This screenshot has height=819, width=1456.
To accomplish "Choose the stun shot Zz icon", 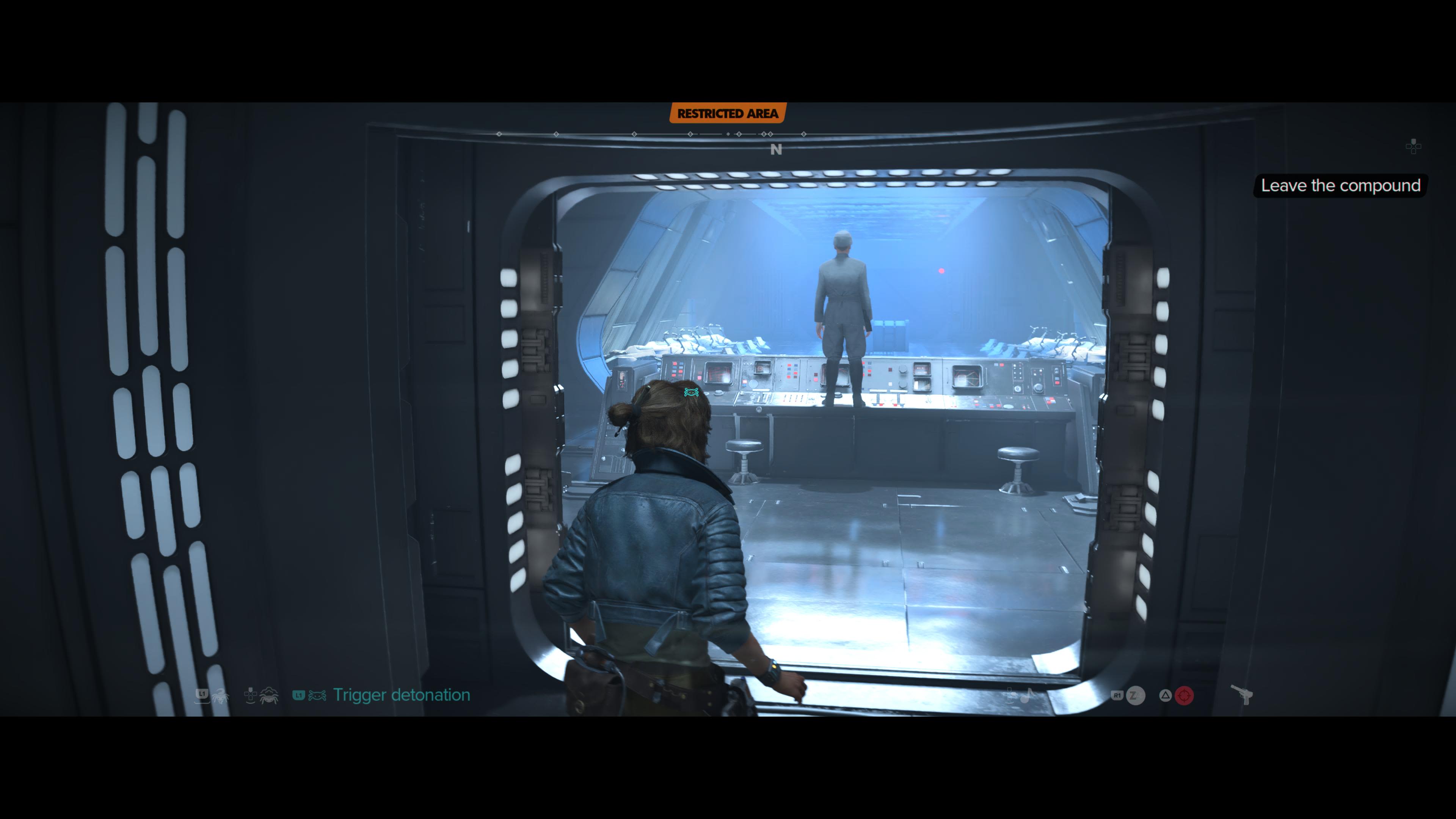I will point(1135,695).
